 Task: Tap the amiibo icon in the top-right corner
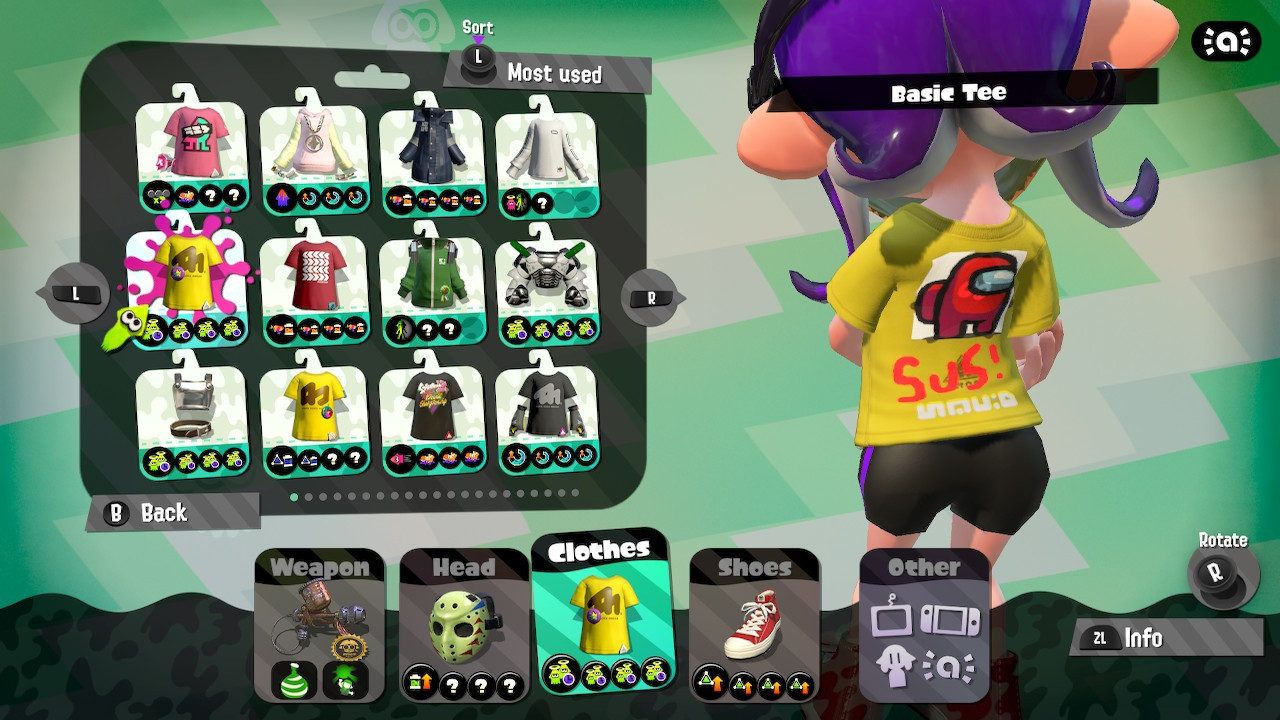(x=1228, y=42)
